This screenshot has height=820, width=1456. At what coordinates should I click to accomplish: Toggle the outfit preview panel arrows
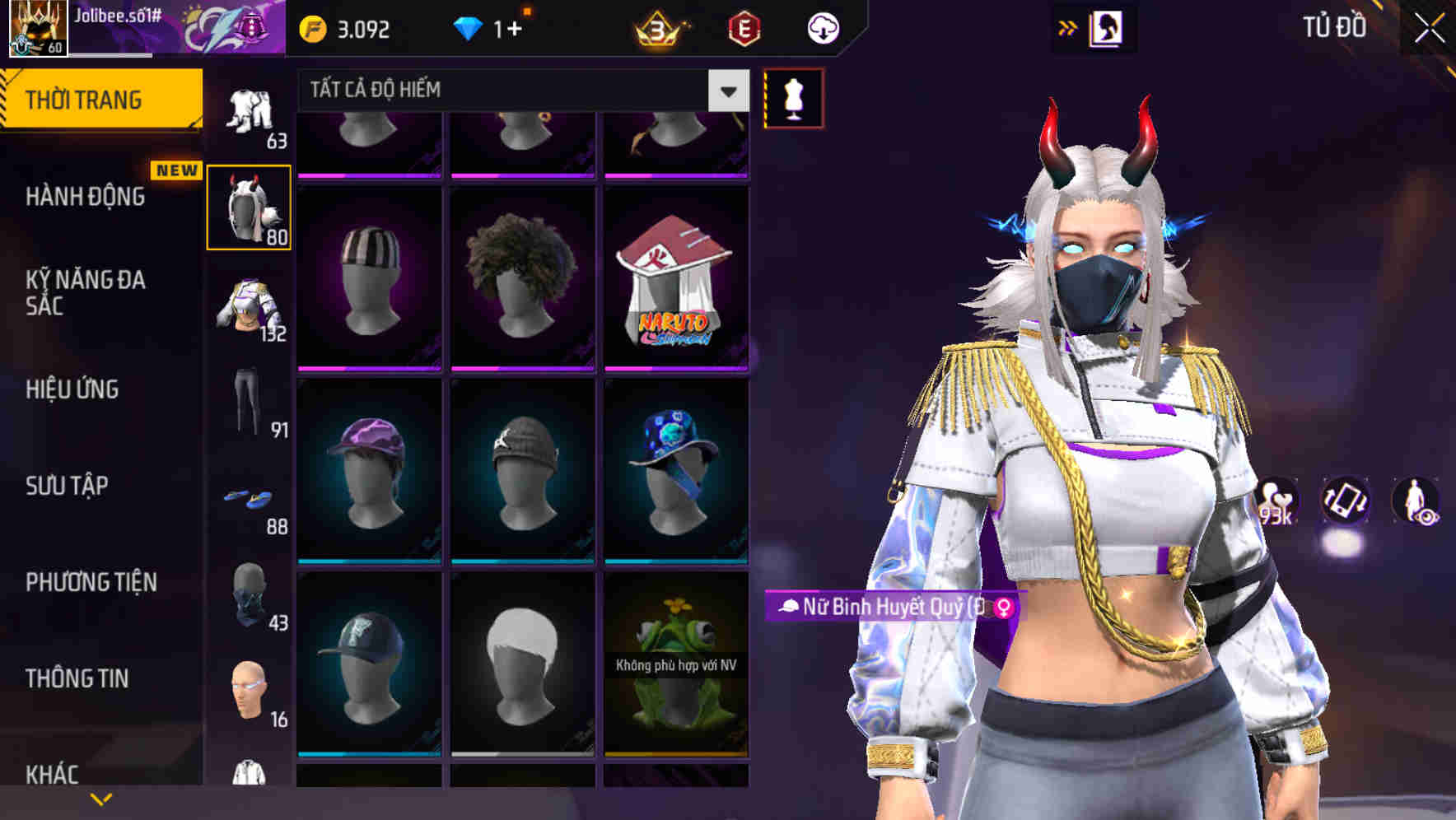pyautogui.click(x=1107, y=27)
